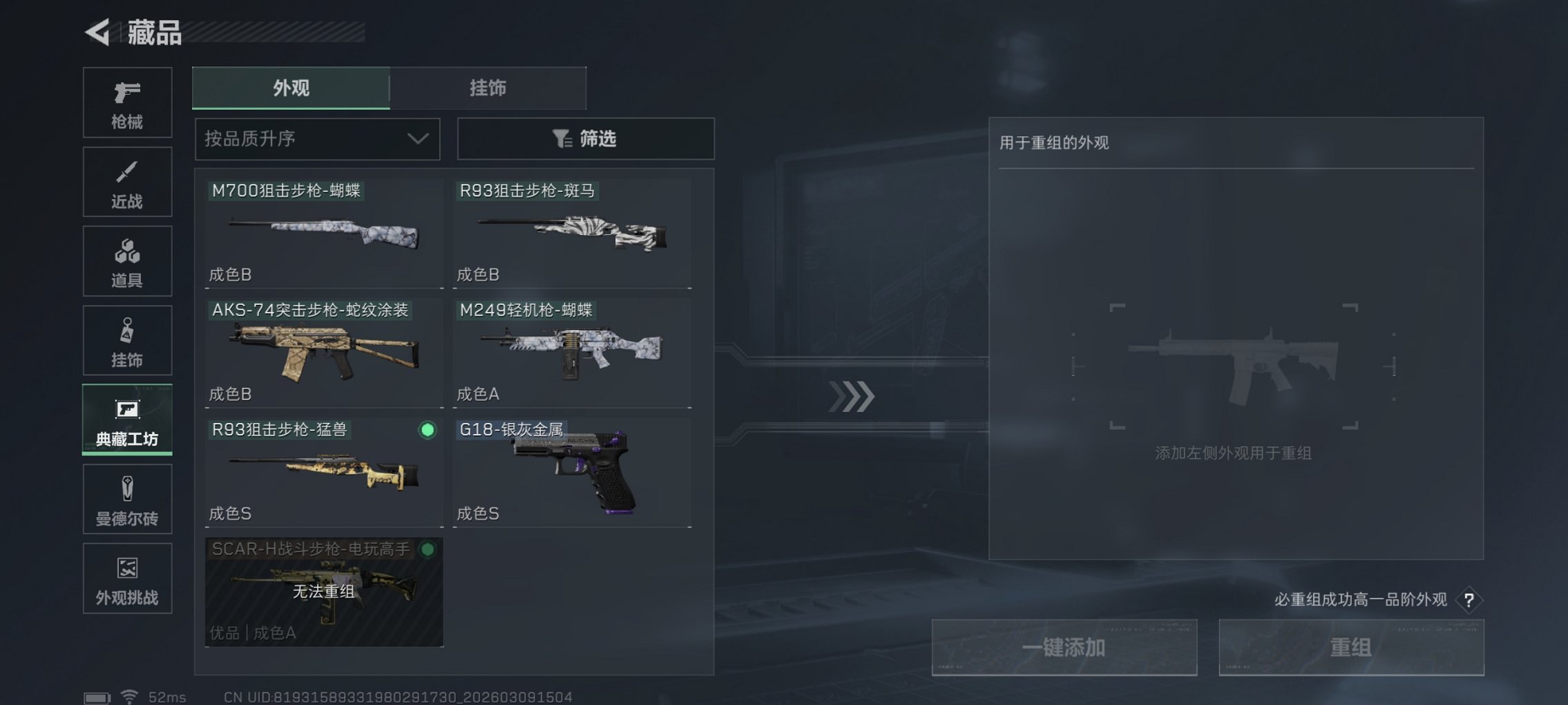Open the 典藏工坊 workshop icon
Screen dimensions: 1568x705
coord(127,420)
